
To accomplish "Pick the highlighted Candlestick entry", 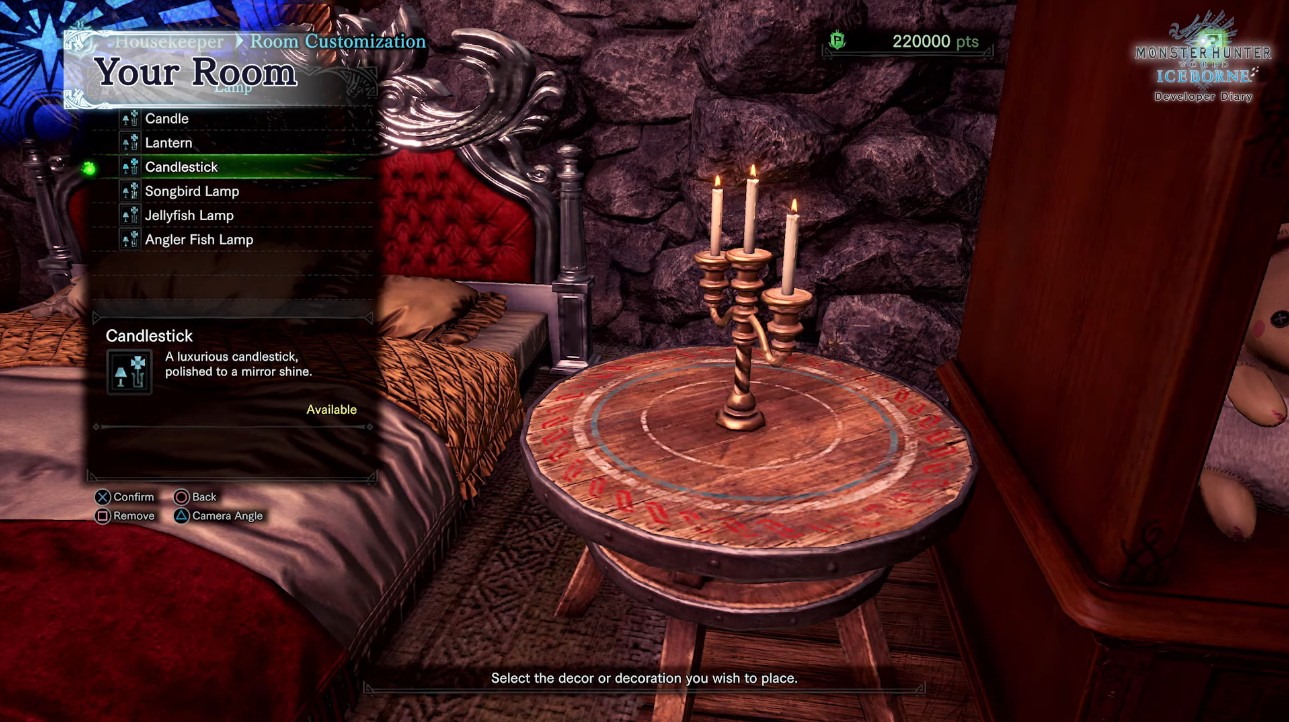I will pos(181,167).
